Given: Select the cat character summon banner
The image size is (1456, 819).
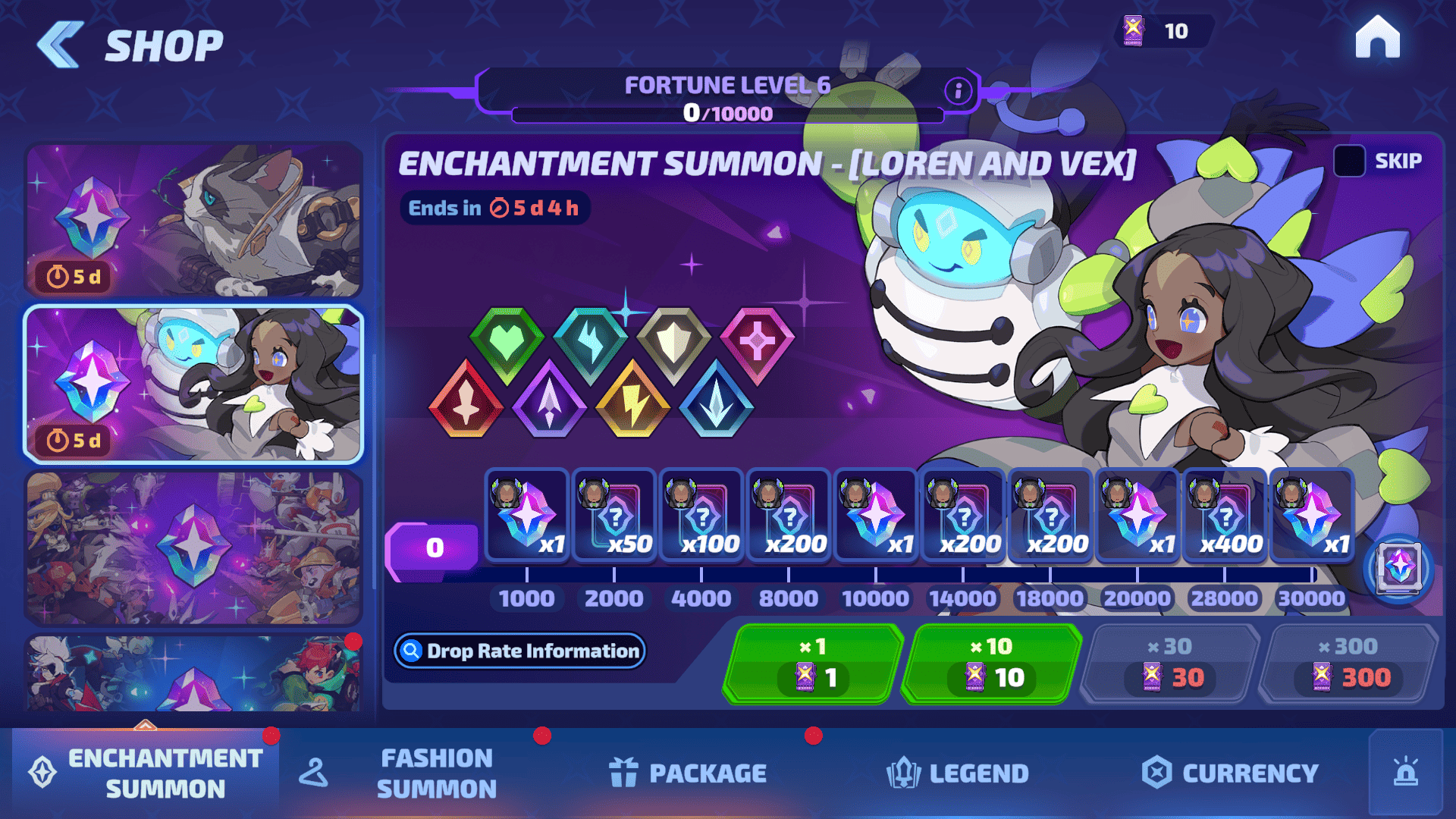Looking at the screenshot, I should pos(194,219).
